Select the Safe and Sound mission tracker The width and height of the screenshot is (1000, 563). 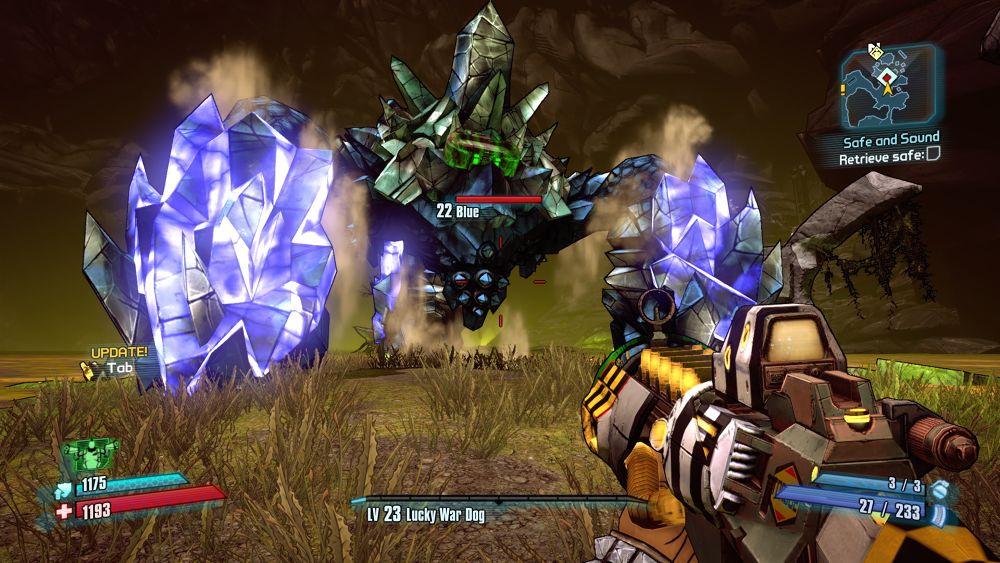(891, 138)
